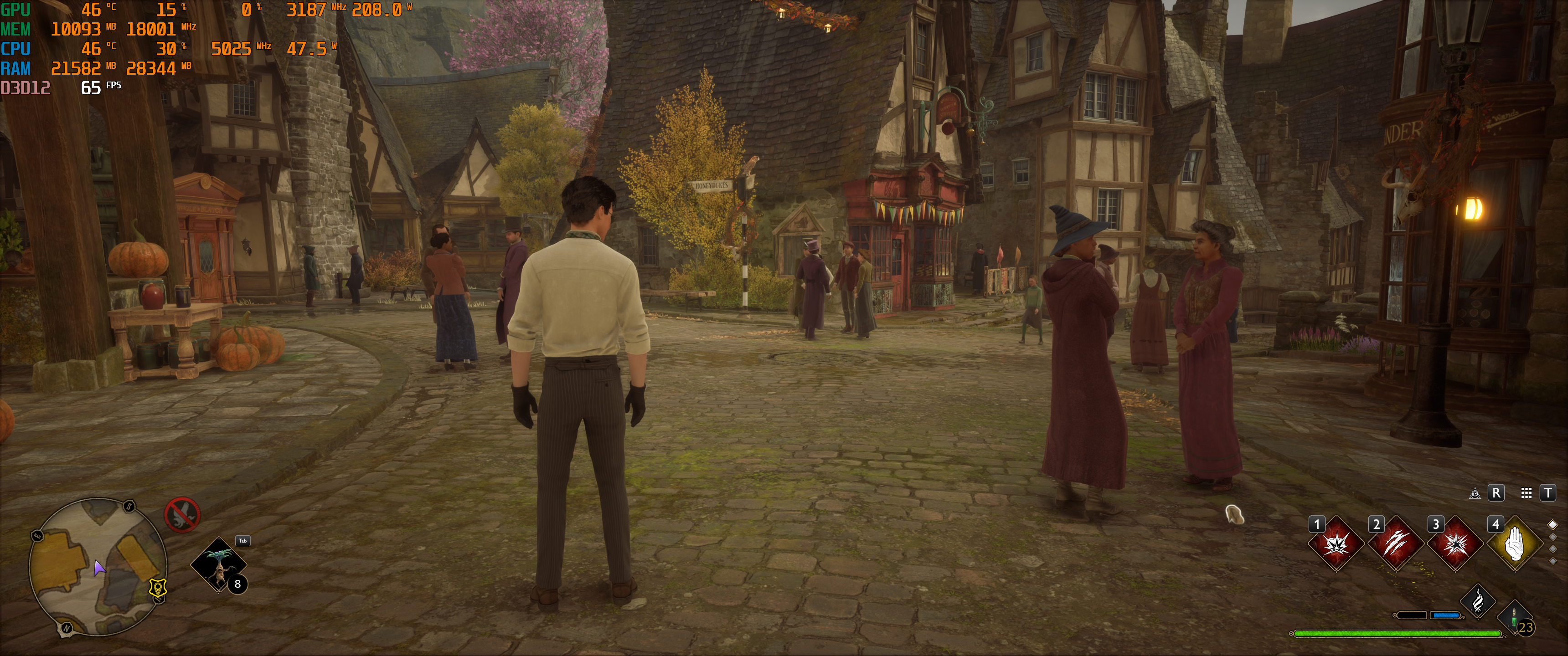1568x656 pixels.
Task: Select the yellow open-hand spell in slot 4
Action: pyautogui.click(x=1514, y=543)
